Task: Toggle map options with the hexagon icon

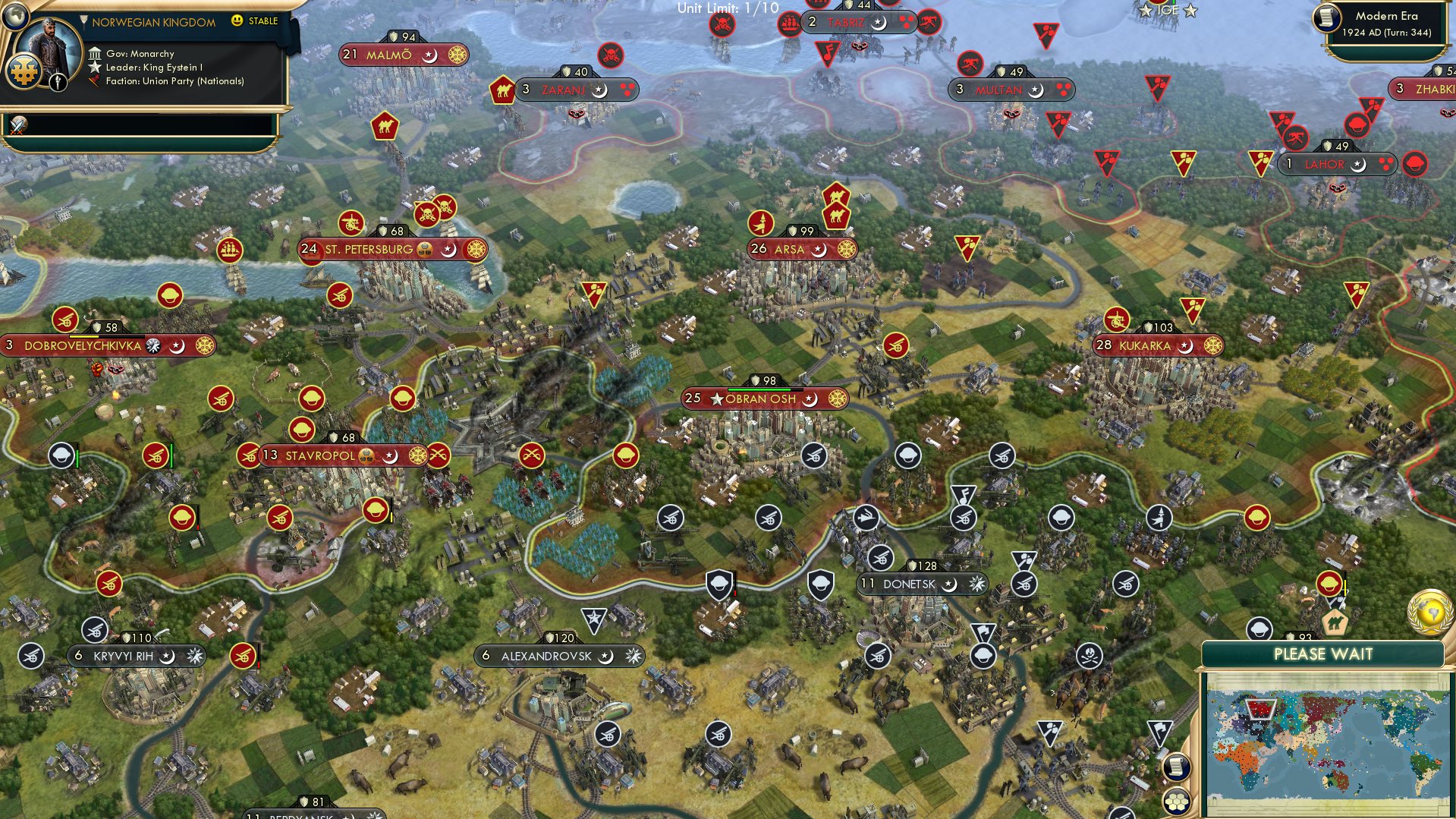Action: click(x=1176, y=802)
